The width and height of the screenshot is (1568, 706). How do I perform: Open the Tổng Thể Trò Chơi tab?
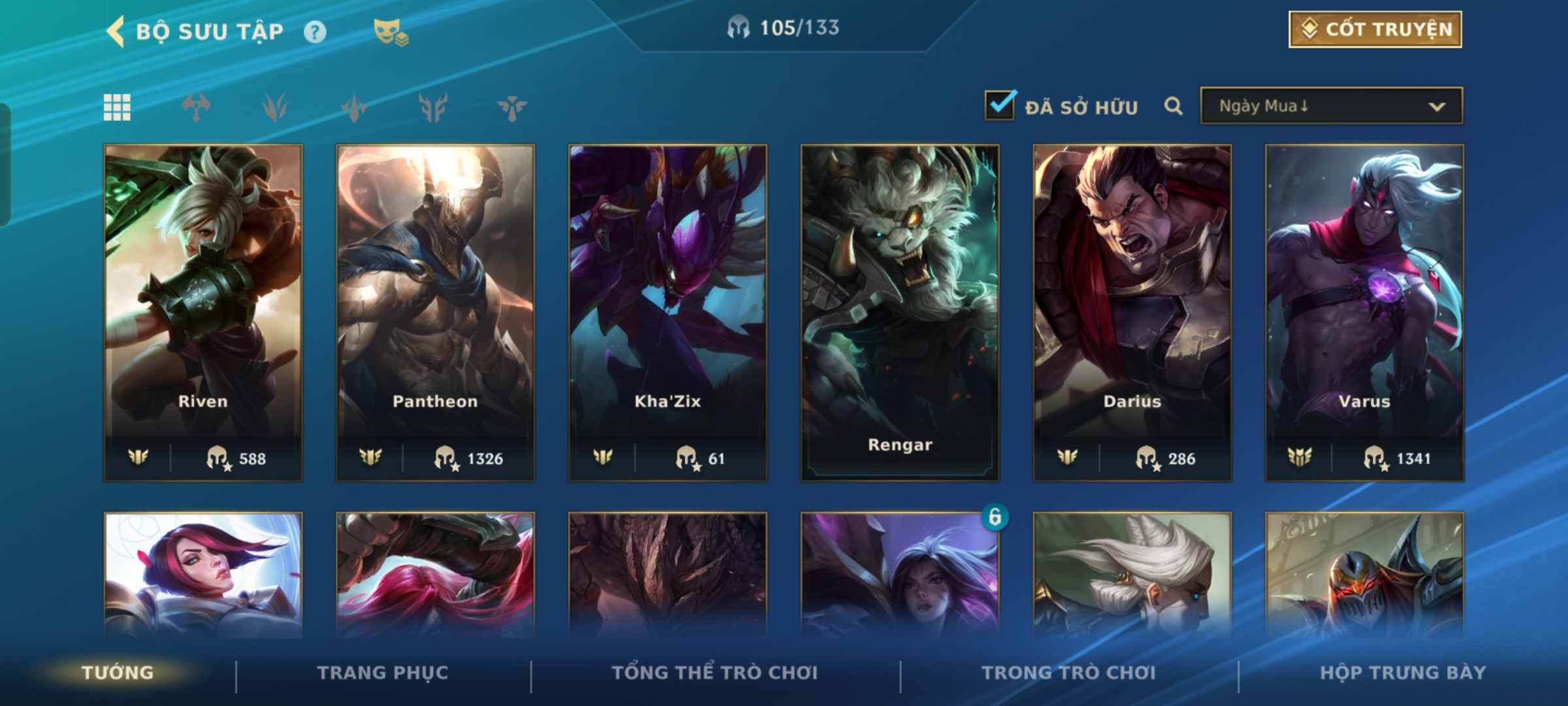[715, 673]
